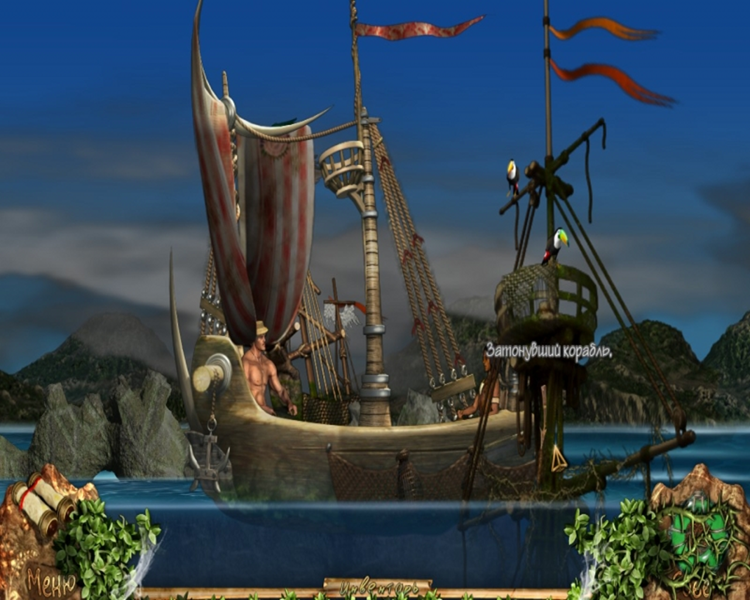The image size is (750, 600).
Task: Open the Меню button
Action: 50,578
